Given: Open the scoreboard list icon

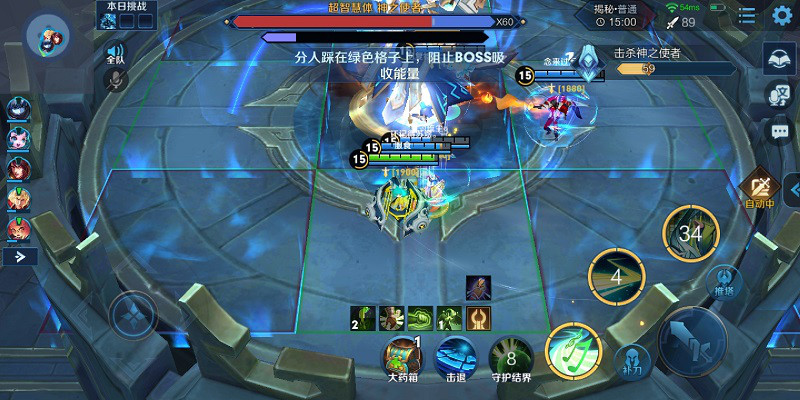Looking at the screenshot, I should tap(747, 15).
